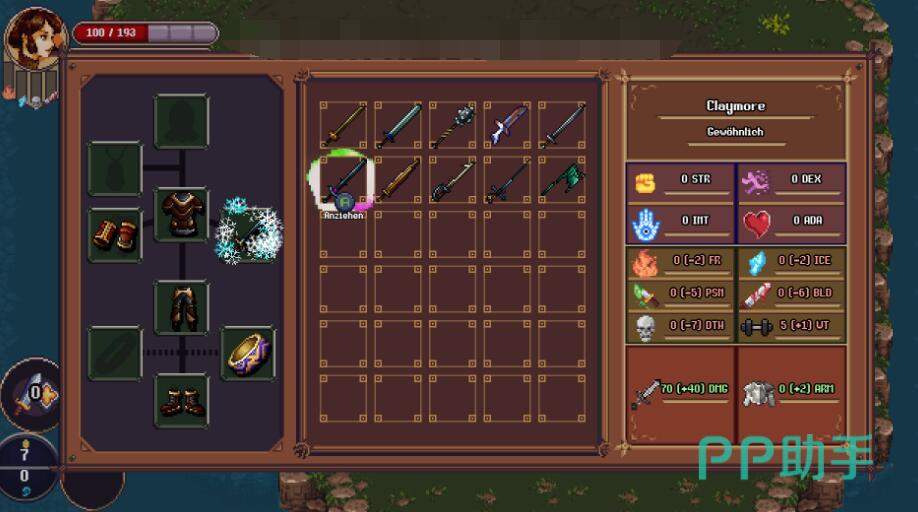Select the equipped boots slot
Screen dimensions: 918x512
pos(182,401)
